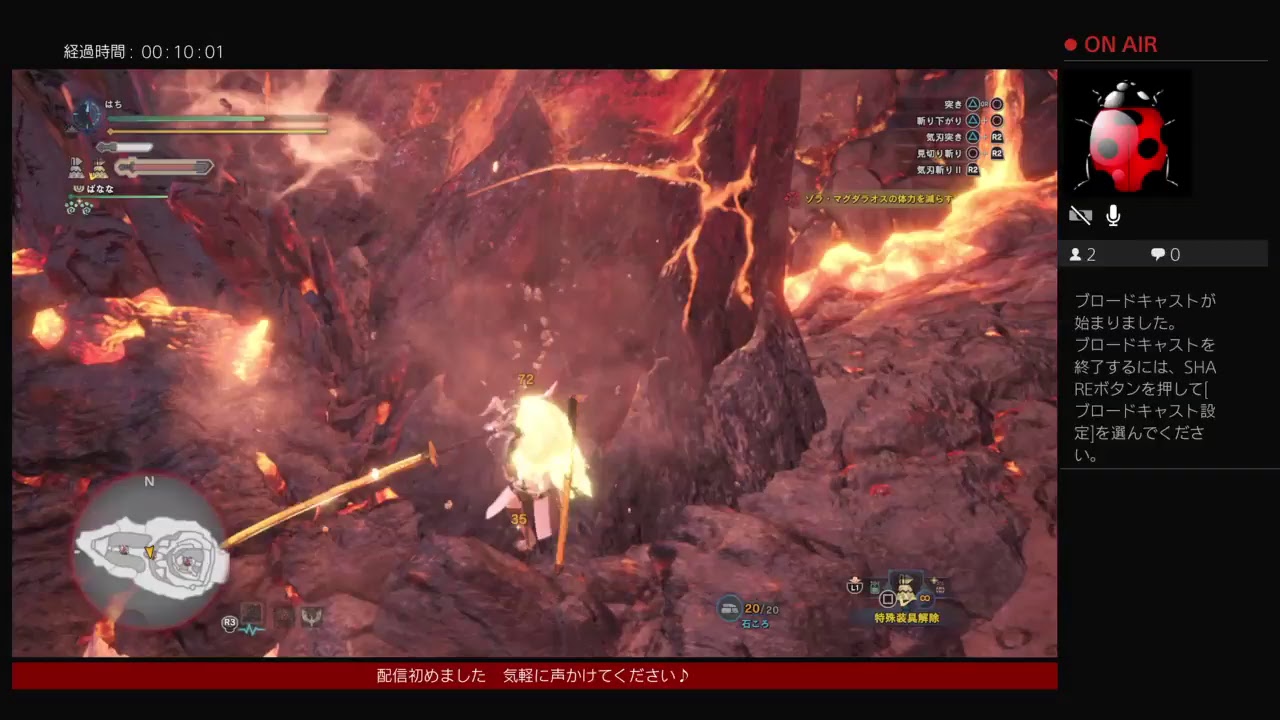The height and width of the screenshot is (720, 1280).
Task: Click the L1 item bar icon
Action: (855, 588)
